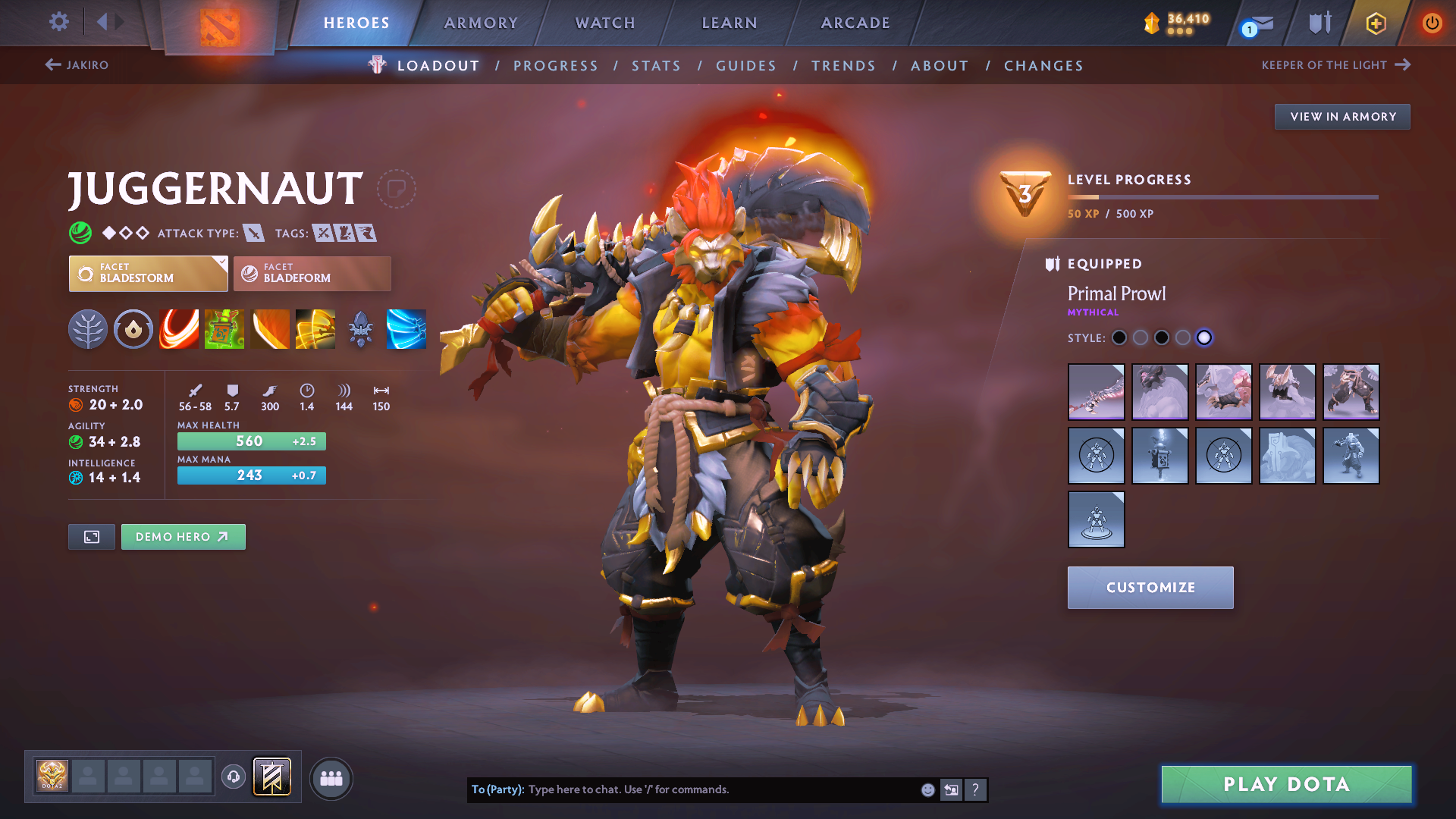
Task: Open the Bladestorm facet dropdown
Action: pyautogui.click(x=148, y=273)
